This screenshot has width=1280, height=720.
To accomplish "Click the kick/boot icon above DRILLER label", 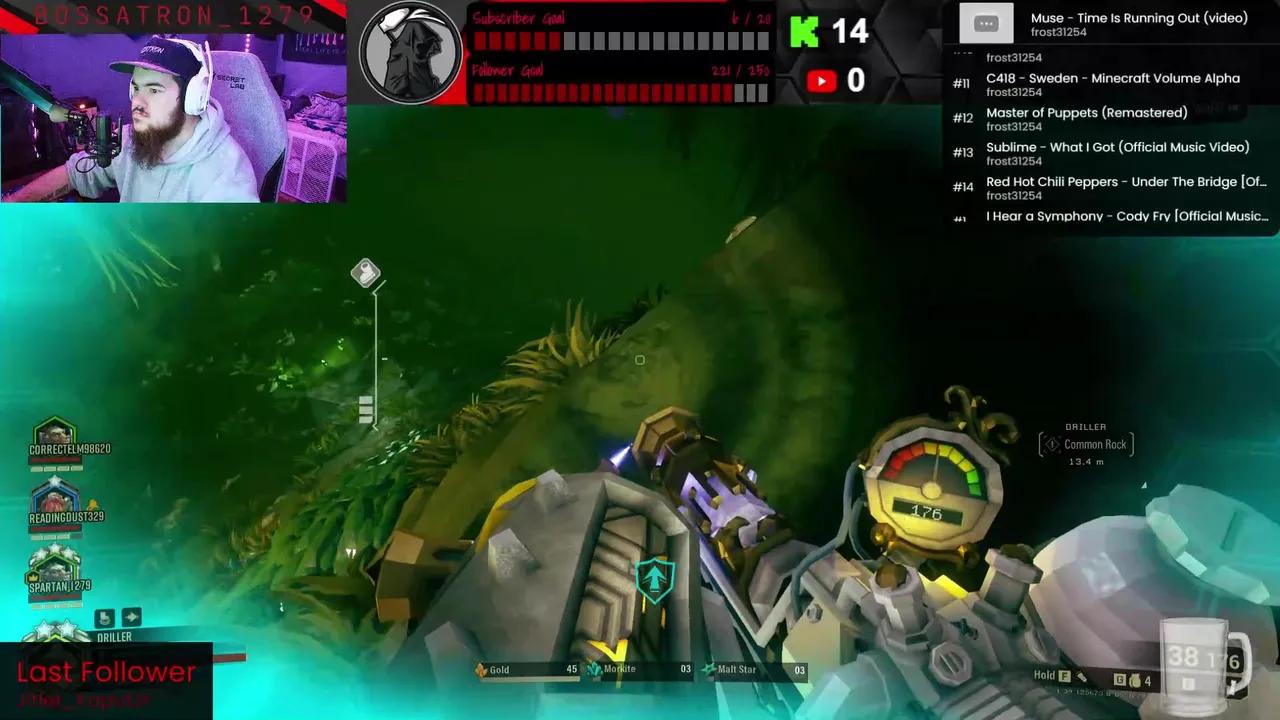I will point(106,617).
